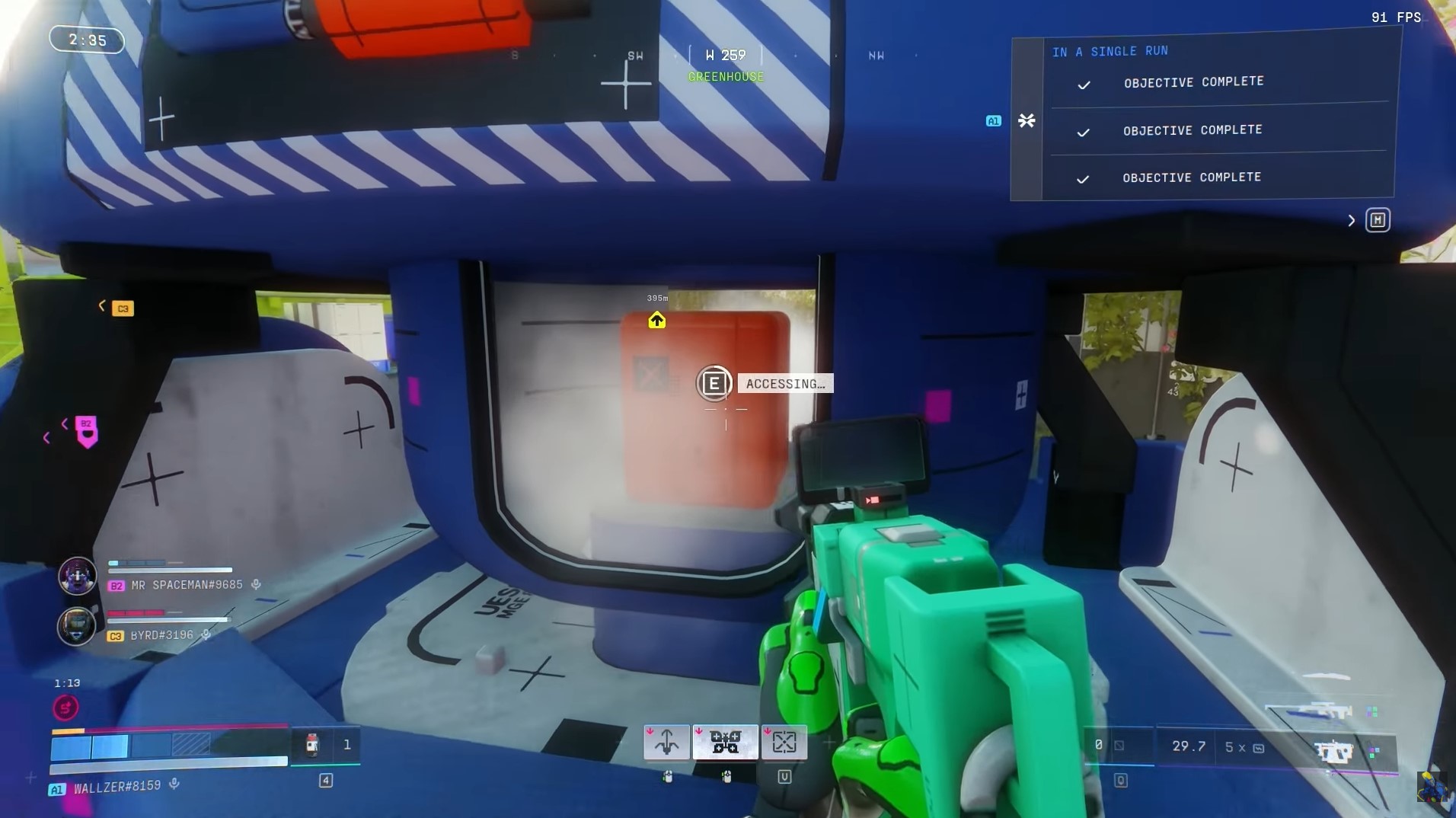
Task: Click the character portrait in the bottom-right corner
Action: [x=1432, y=788]
